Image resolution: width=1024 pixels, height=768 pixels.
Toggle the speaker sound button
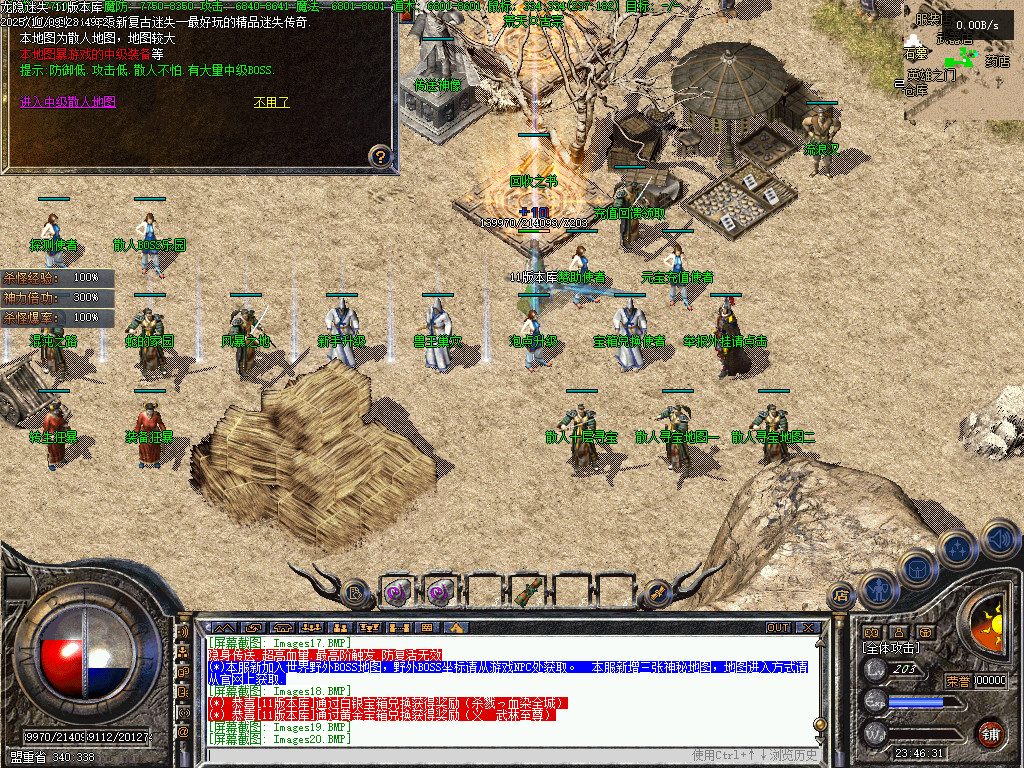(1000, 541)
